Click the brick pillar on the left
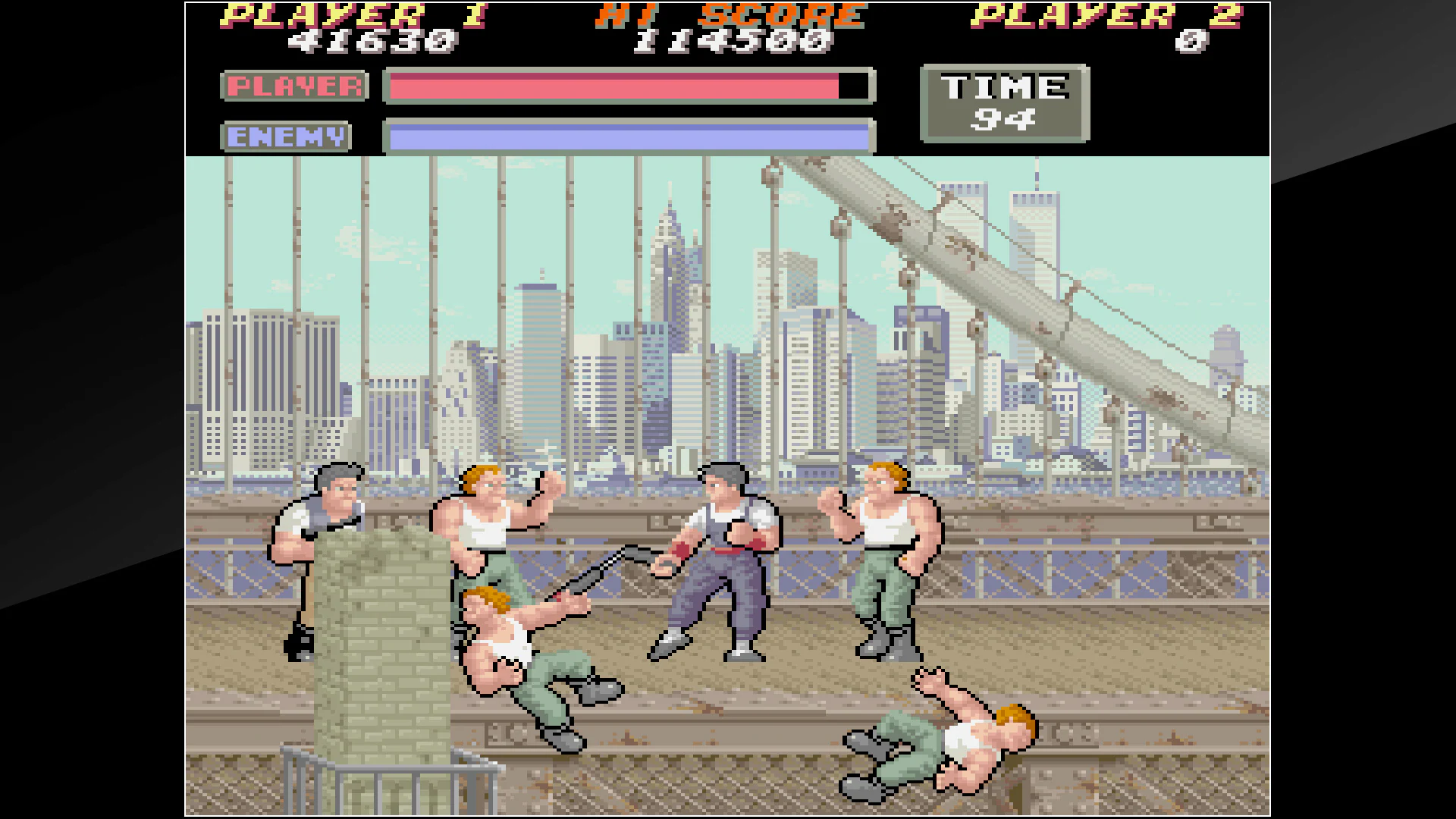Viewport: 1456px width, 819px height. 379,645
